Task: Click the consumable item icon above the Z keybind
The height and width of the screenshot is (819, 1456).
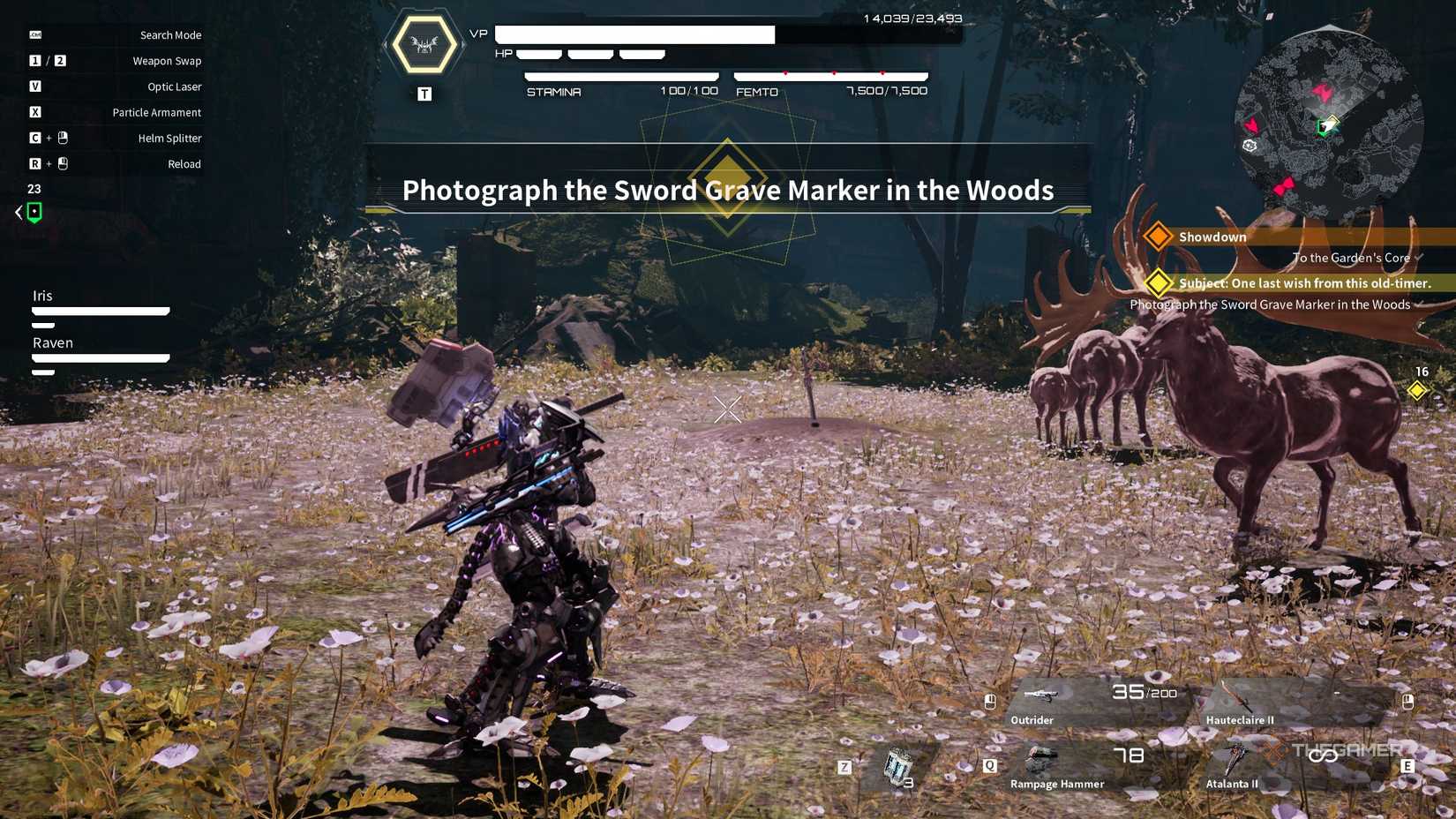Action: tap(897, 766)
